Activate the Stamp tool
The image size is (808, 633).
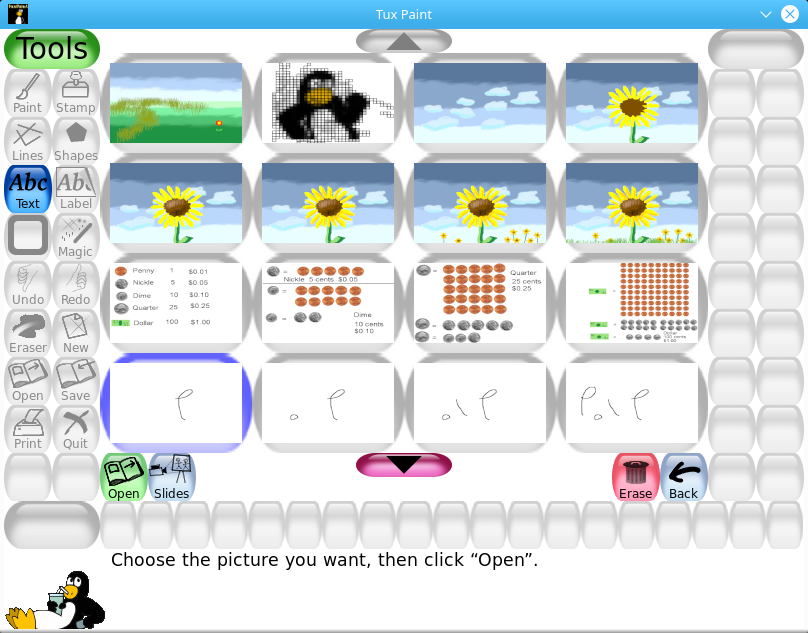coord(76,93)
